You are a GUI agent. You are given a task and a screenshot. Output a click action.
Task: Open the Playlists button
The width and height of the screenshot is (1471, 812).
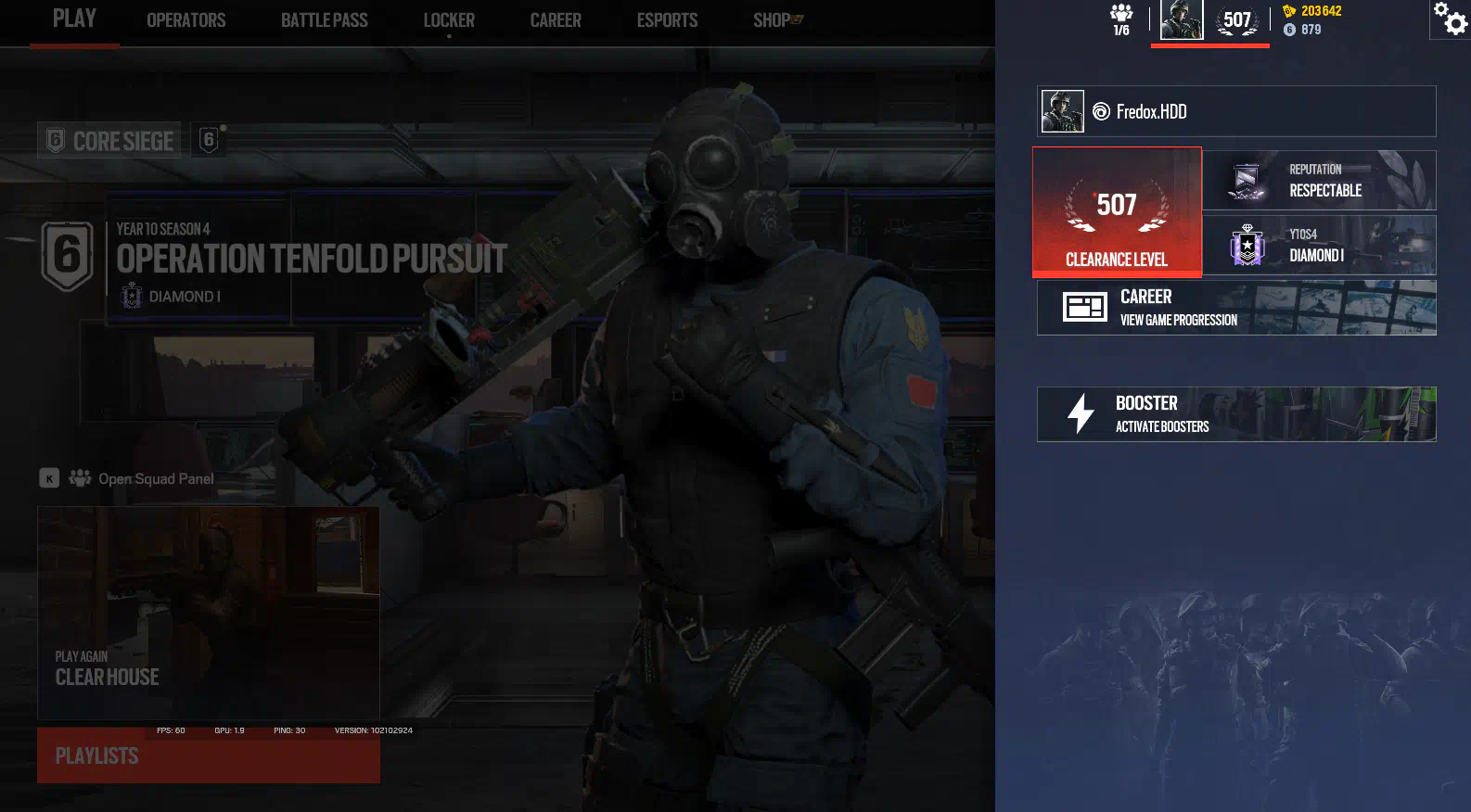coord(209,756)
